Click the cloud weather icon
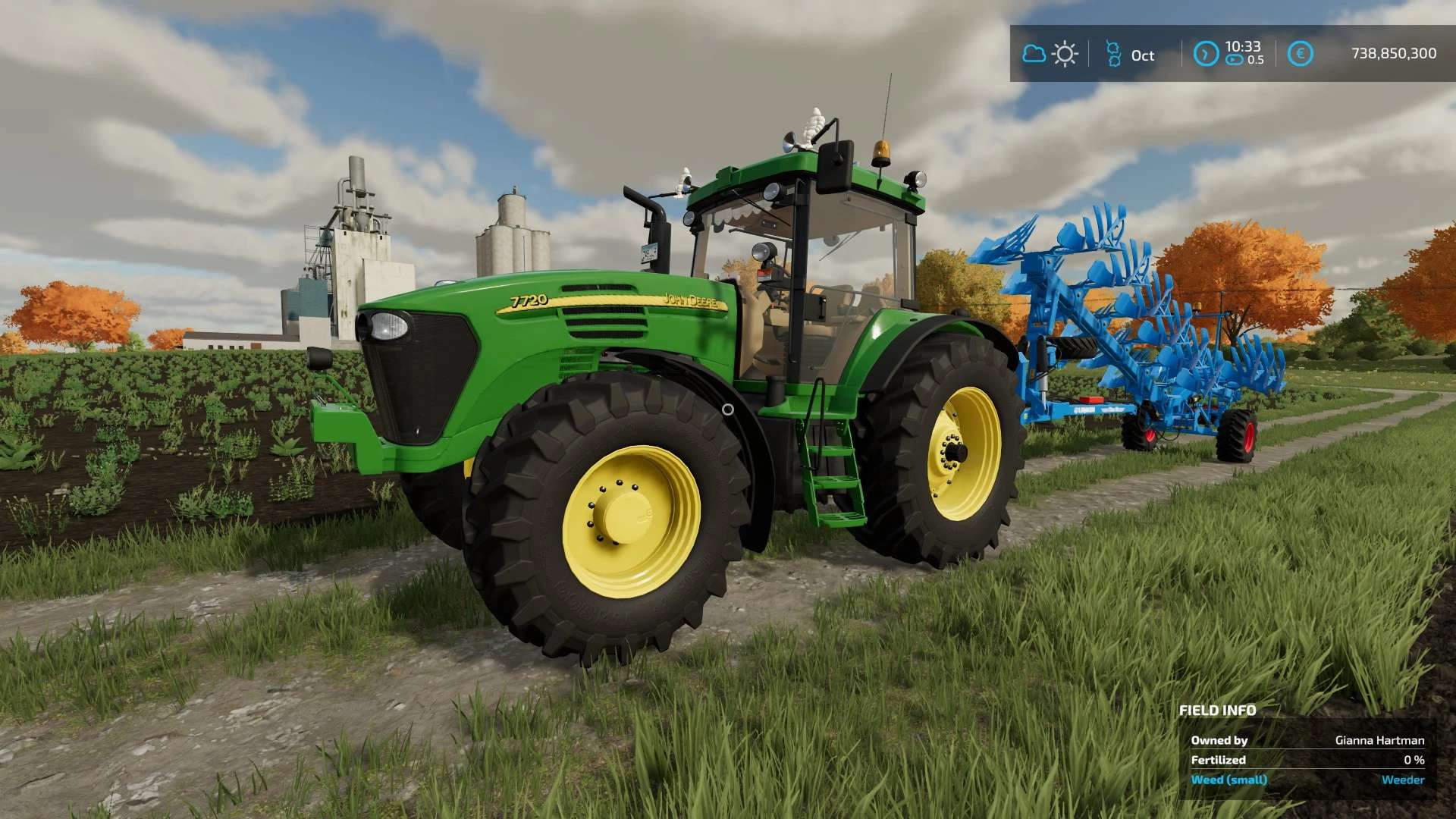The image size is (1456, 819). point(1034,54)
